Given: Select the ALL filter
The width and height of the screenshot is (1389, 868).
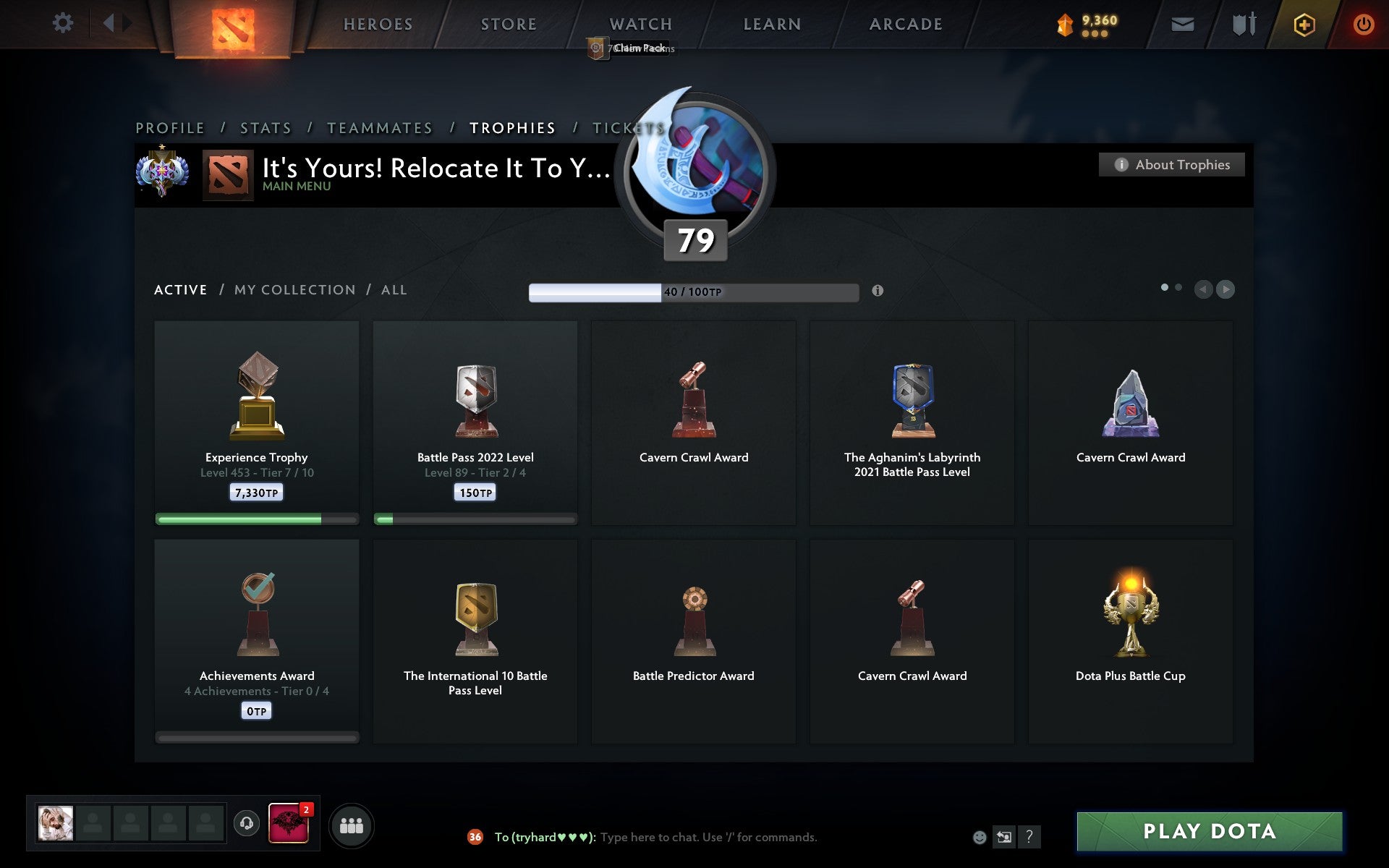Looking at the screenshot, I should (x=394, y=289).
